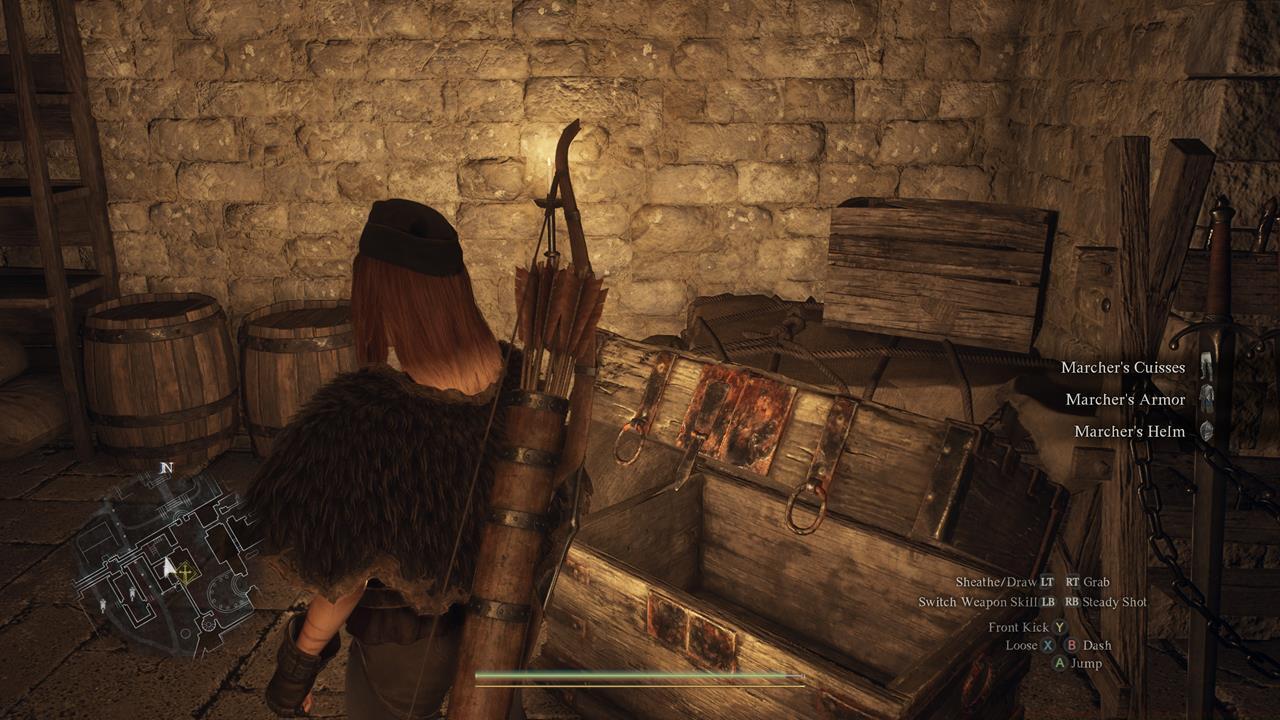The width and height of the screenshot is (1280, 720).
Task: Choose Marcher's Helm in the loot list
Action: click(1129, 431)
